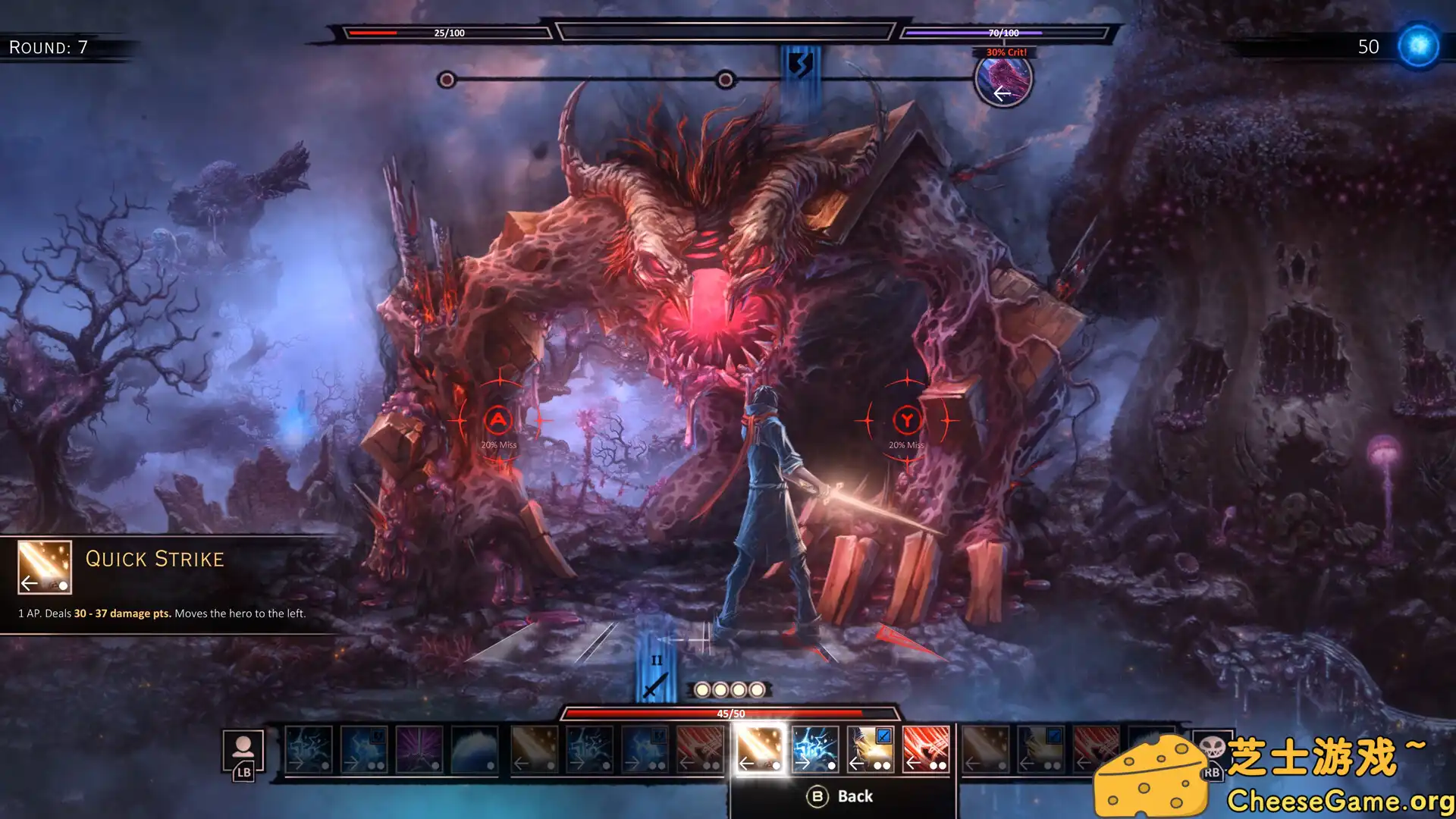Open the hero portrait panel

[243, 751]
